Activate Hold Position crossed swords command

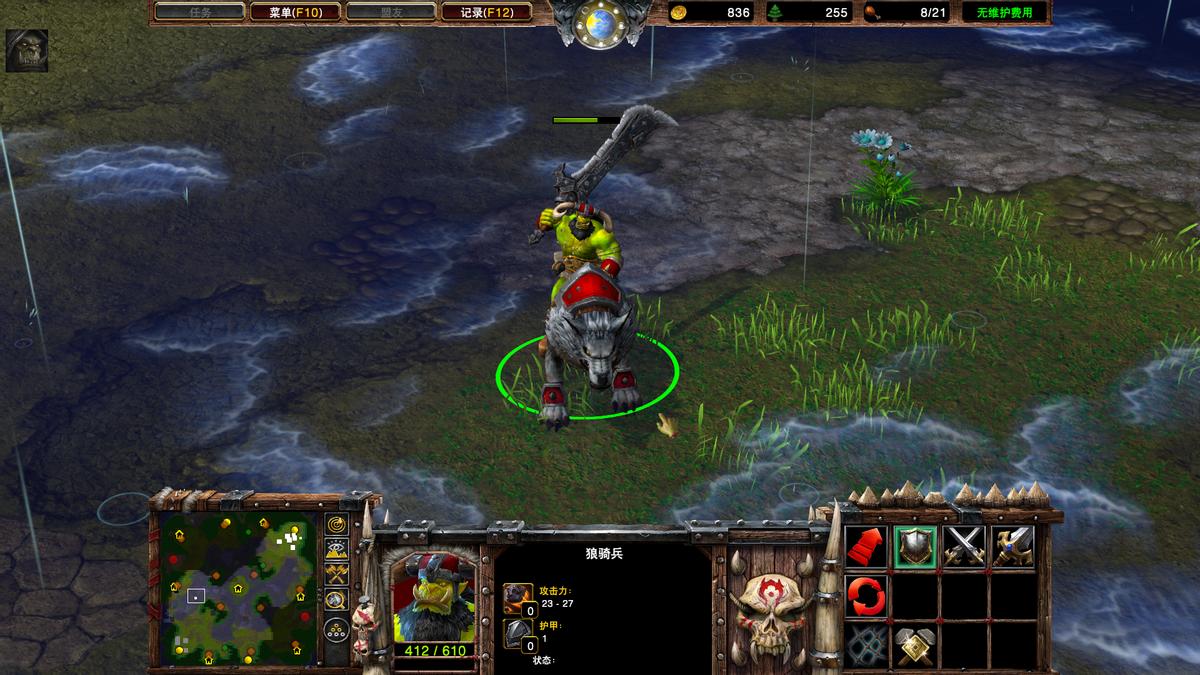tap(964, 547)
